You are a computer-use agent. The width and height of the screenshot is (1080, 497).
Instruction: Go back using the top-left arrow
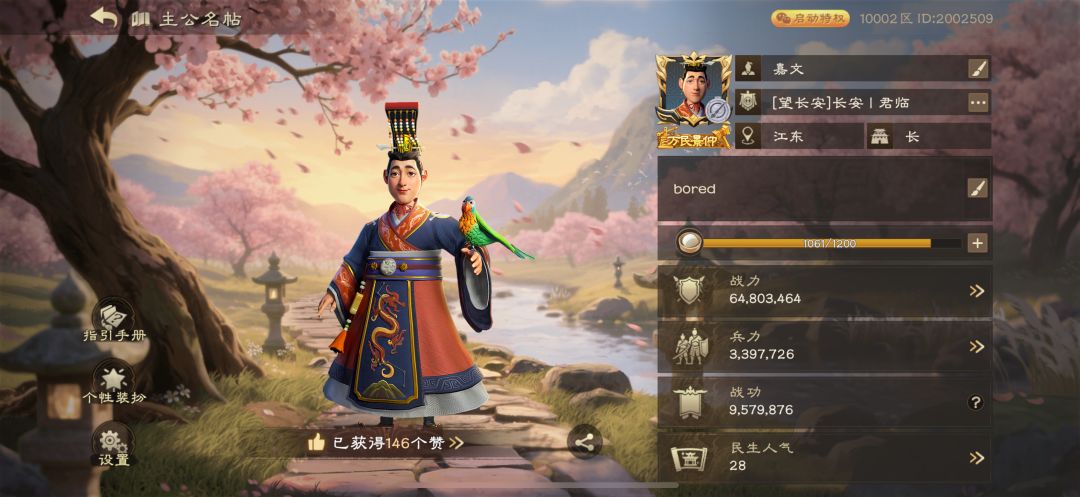tap(104, 17)
